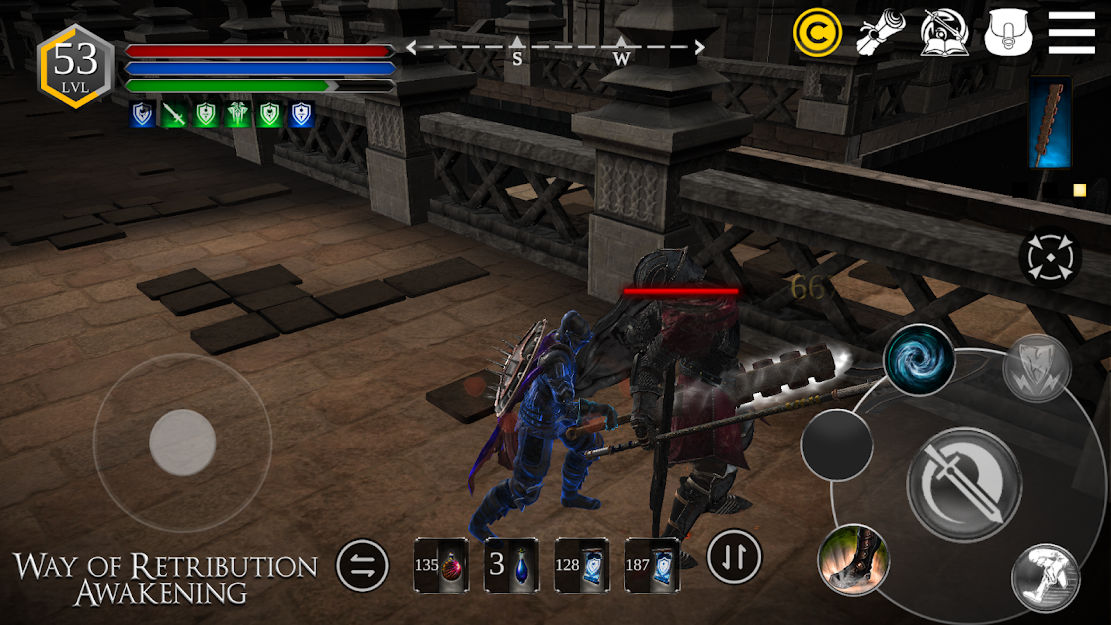Open the quest scroll icon
Viewport: 1111px width, 625px height.
pos(880,33)
